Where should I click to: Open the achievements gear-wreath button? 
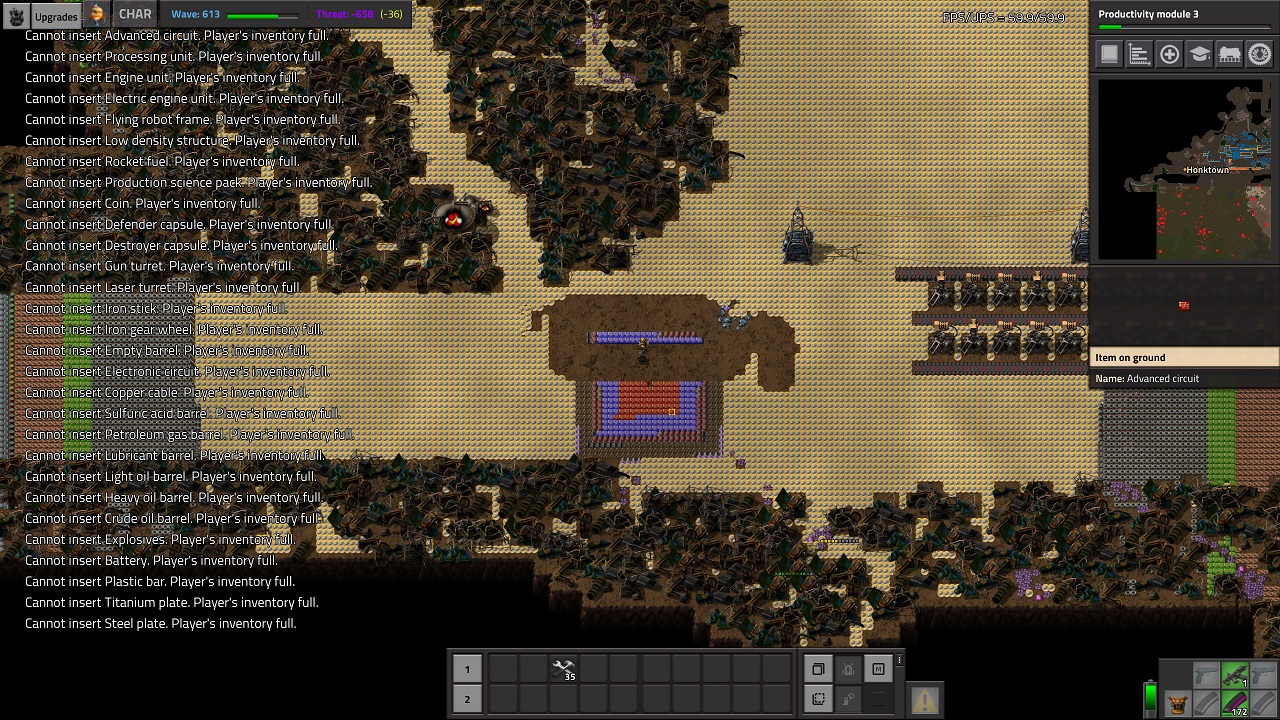(1260, 55)
